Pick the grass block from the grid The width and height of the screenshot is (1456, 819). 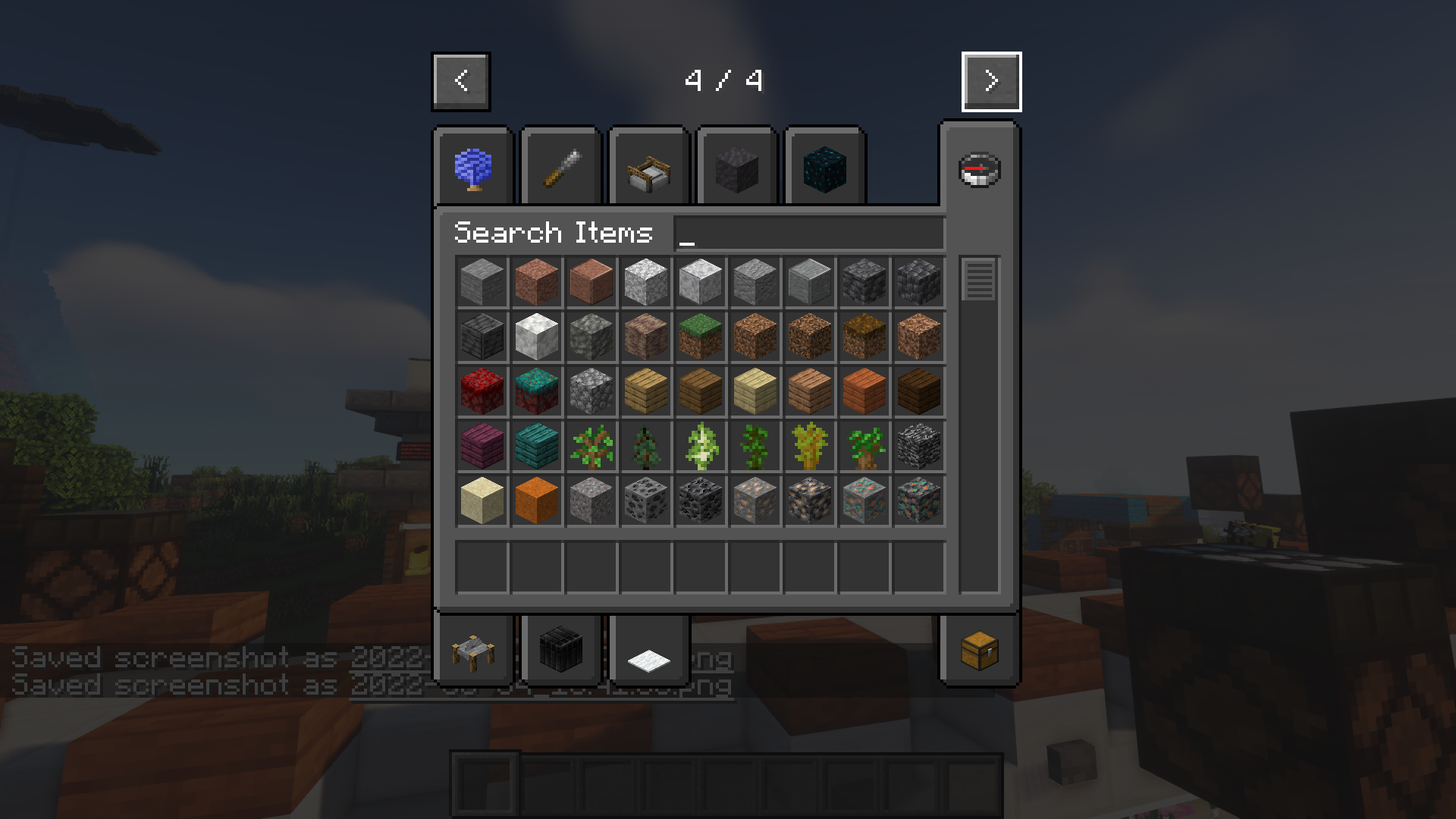point(700,337)
